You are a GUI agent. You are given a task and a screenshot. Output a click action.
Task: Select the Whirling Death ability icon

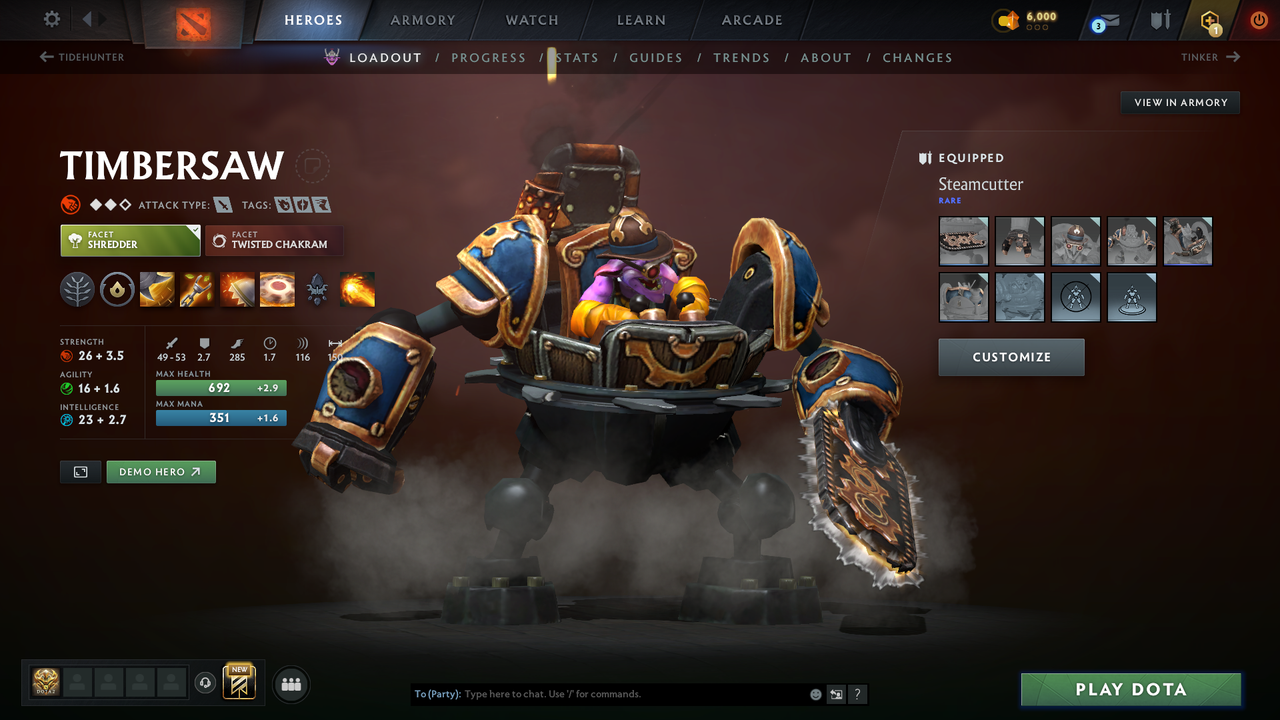tap(155, 289)
